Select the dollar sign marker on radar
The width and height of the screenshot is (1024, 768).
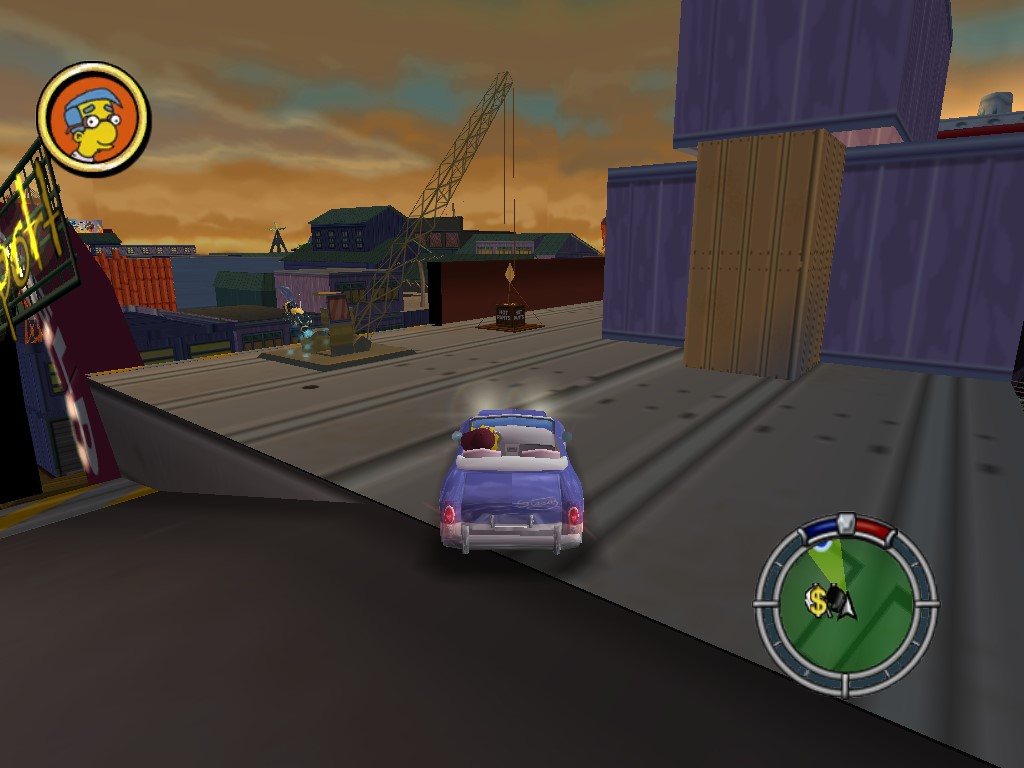pyautogui.click(x=818, y=601)
